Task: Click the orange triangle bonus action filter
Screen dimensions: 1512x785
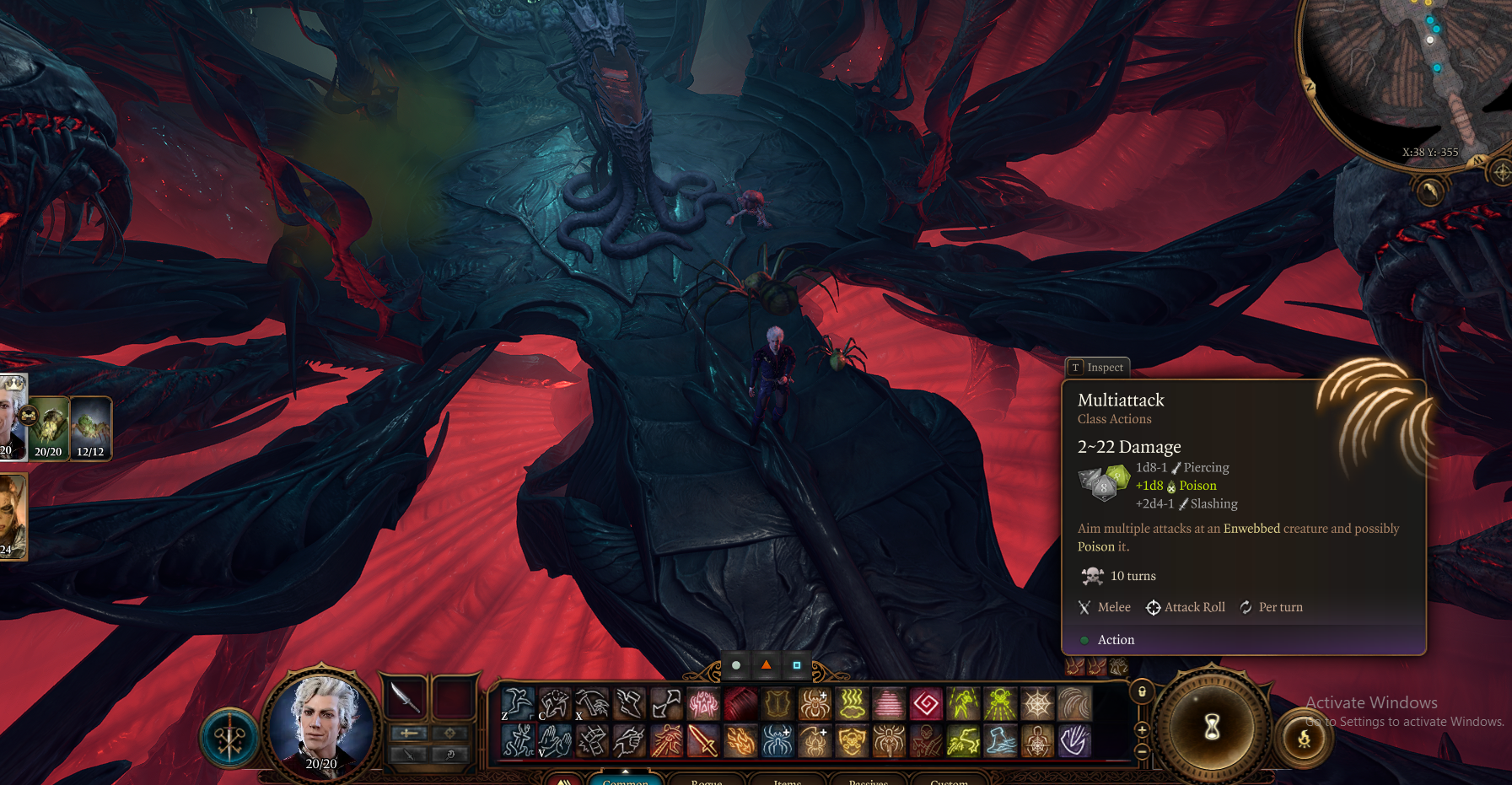Action: click(x=766, y=665)
